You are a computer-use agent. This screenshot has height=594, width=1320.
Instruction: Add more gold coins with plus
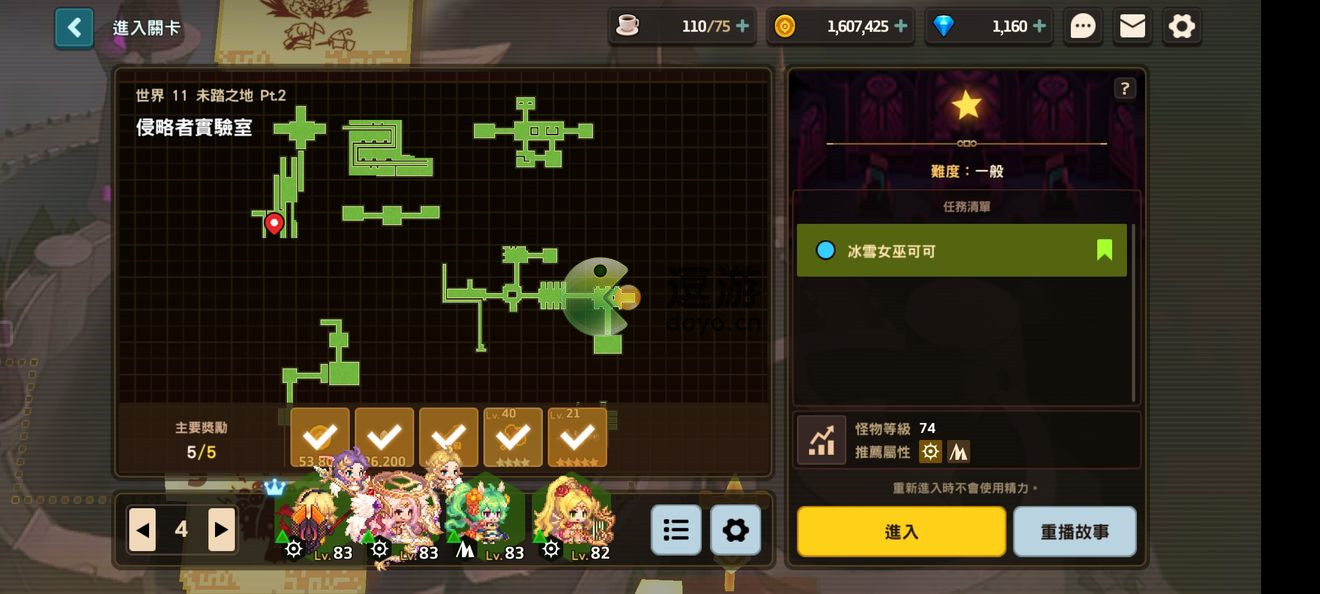(x=901, y=26)
